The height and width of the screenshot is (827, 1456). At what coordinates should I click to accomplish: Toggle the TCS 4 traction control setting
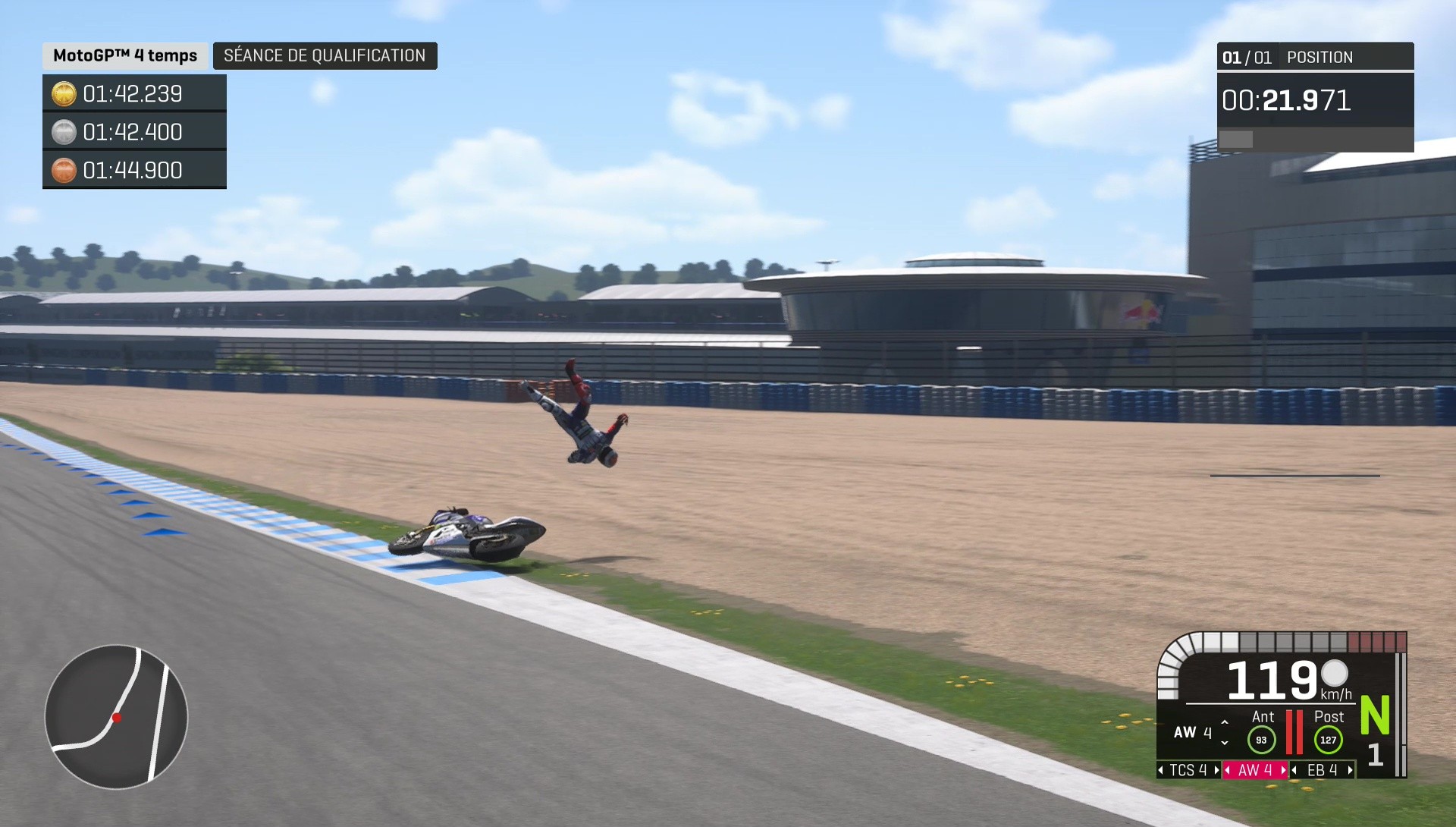tap(1189, 771)
